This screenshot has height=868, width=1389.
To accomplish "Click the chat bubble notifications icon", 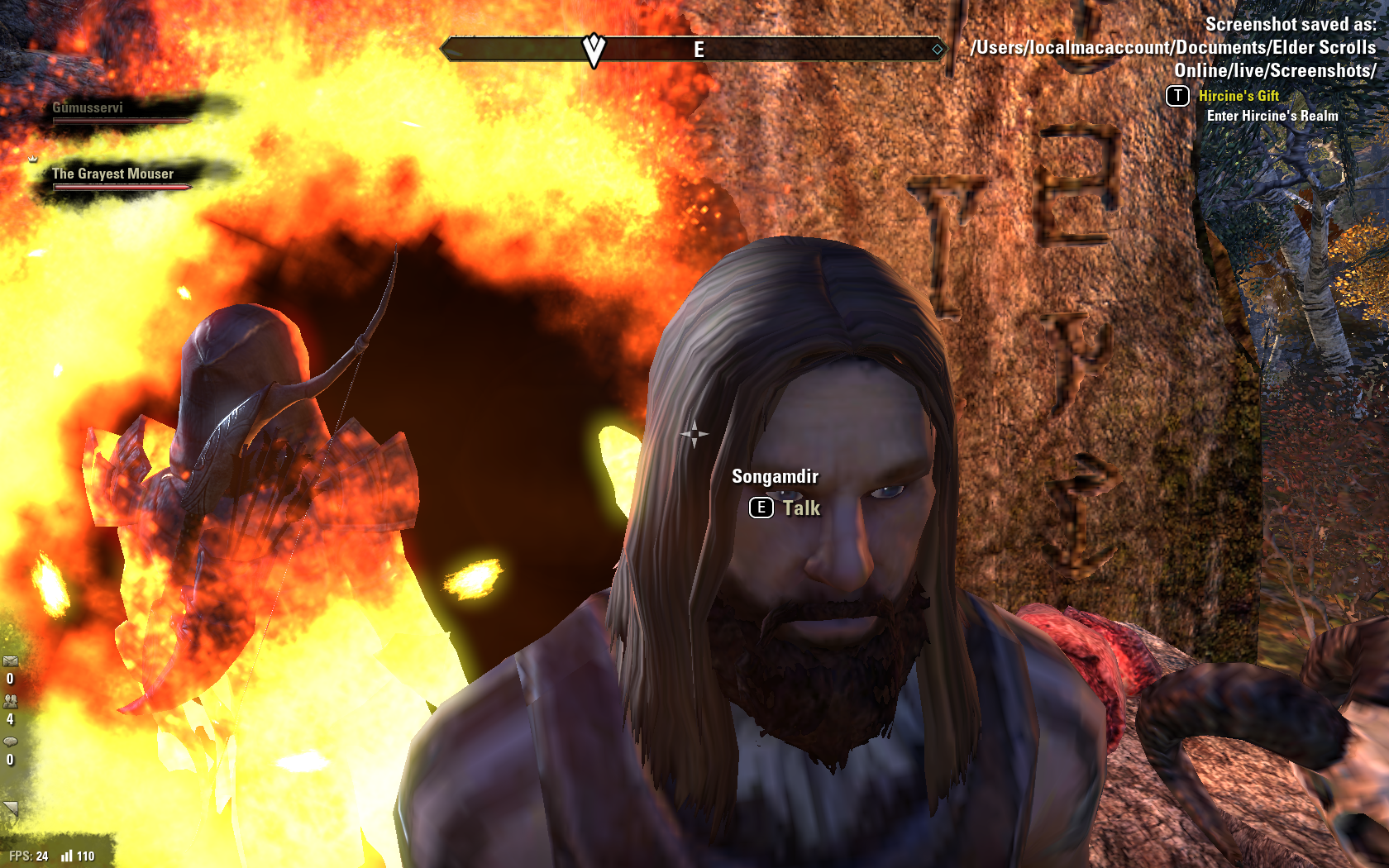I will 10,742.
